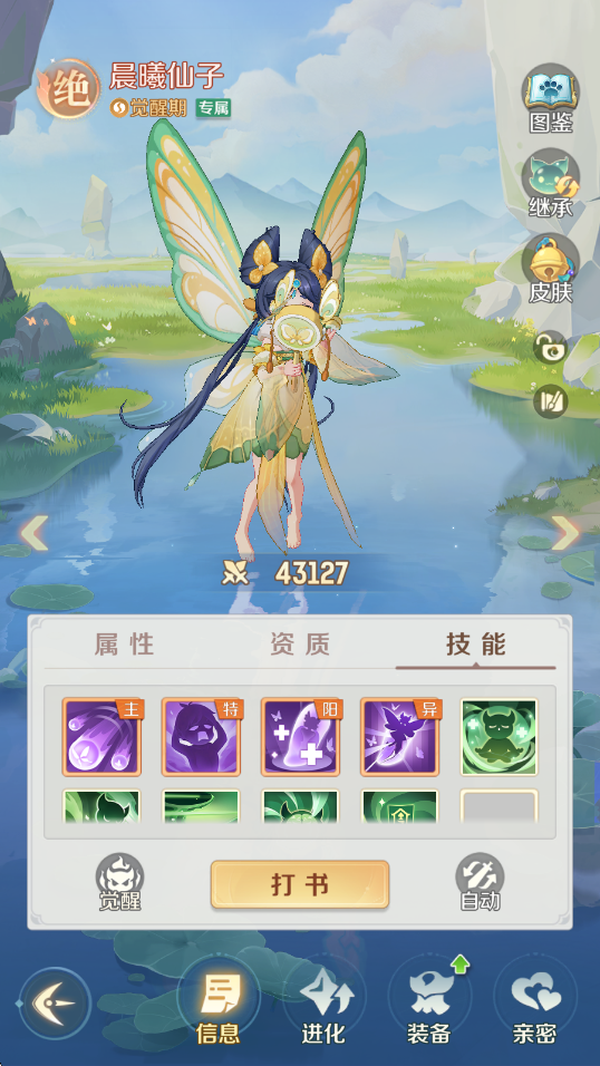Toggle the green lock icon
Viewport: 600px width, 1066px height.
coord(550,348)
